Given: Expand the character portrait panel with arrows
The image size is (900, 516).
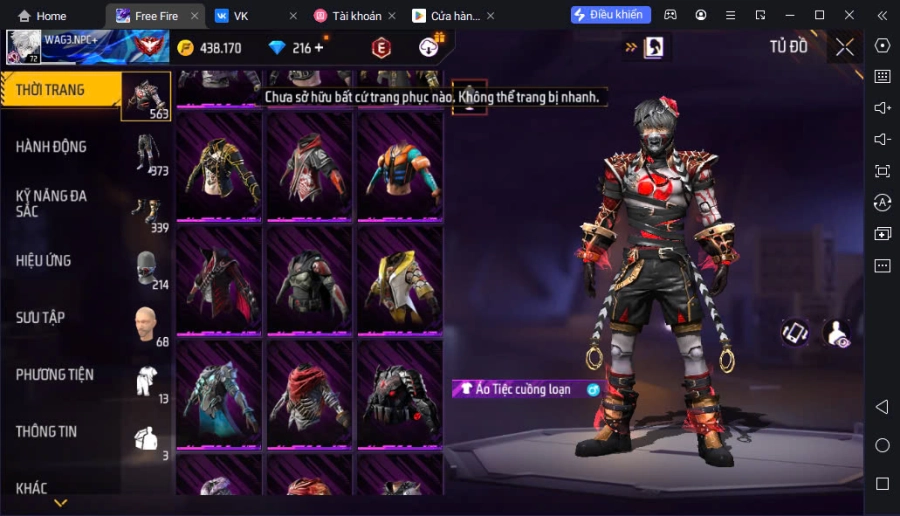Looking at the screenshot, I should tap(645, 47).
